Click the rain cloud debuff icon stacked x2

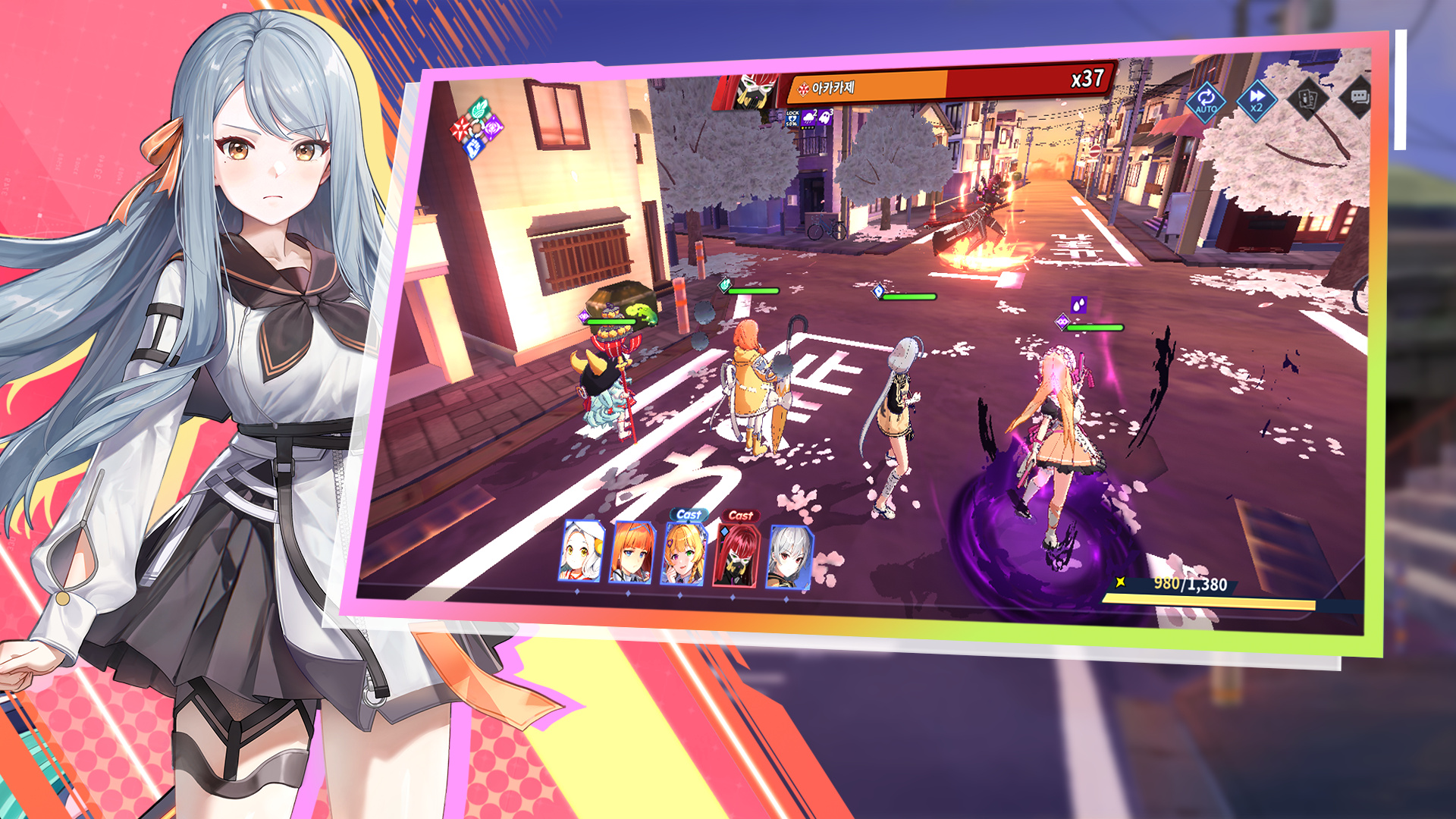(x=808, y=118)
